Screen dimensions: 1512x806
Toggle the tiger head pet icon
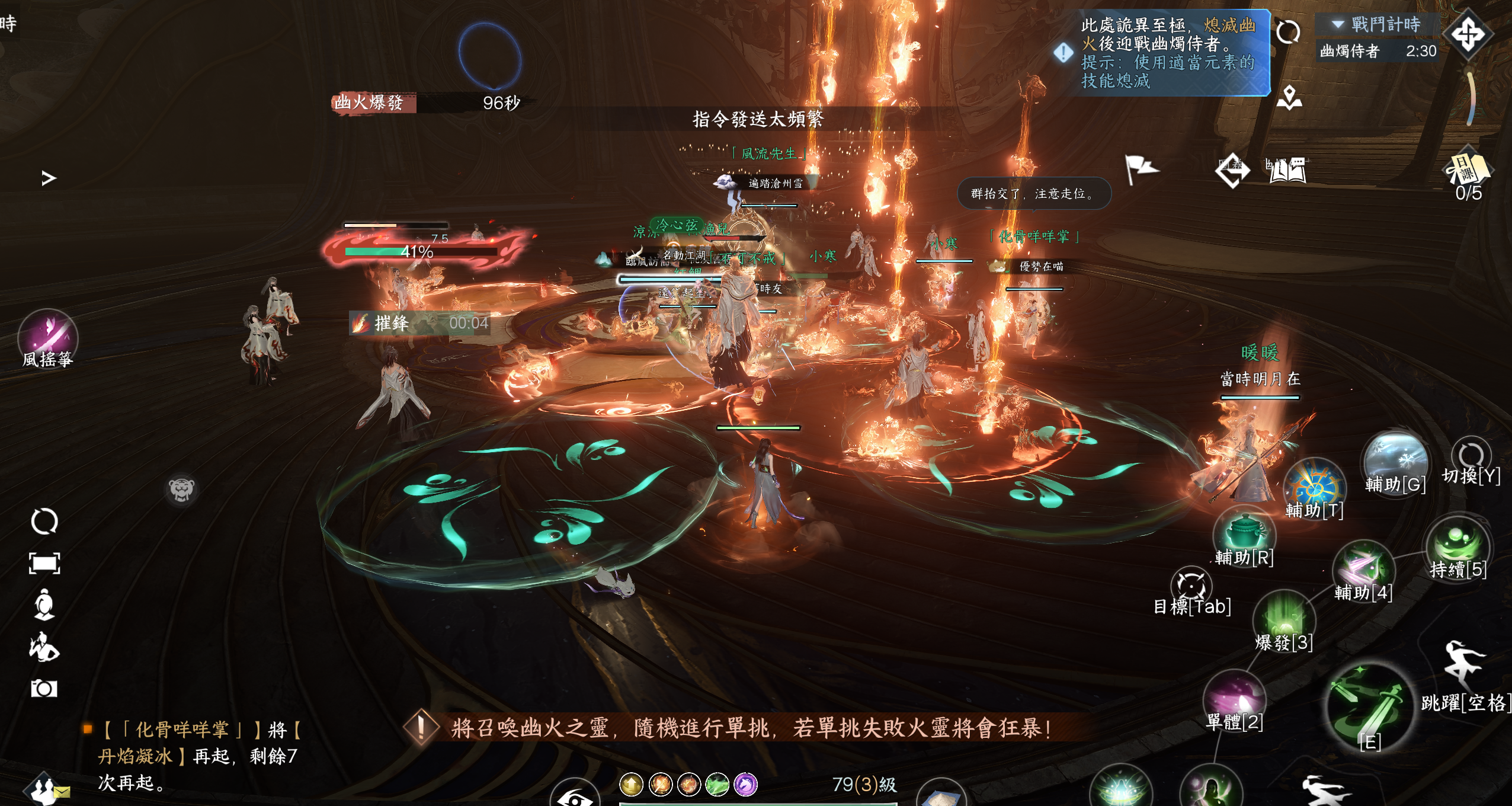(x=181, y=489)
